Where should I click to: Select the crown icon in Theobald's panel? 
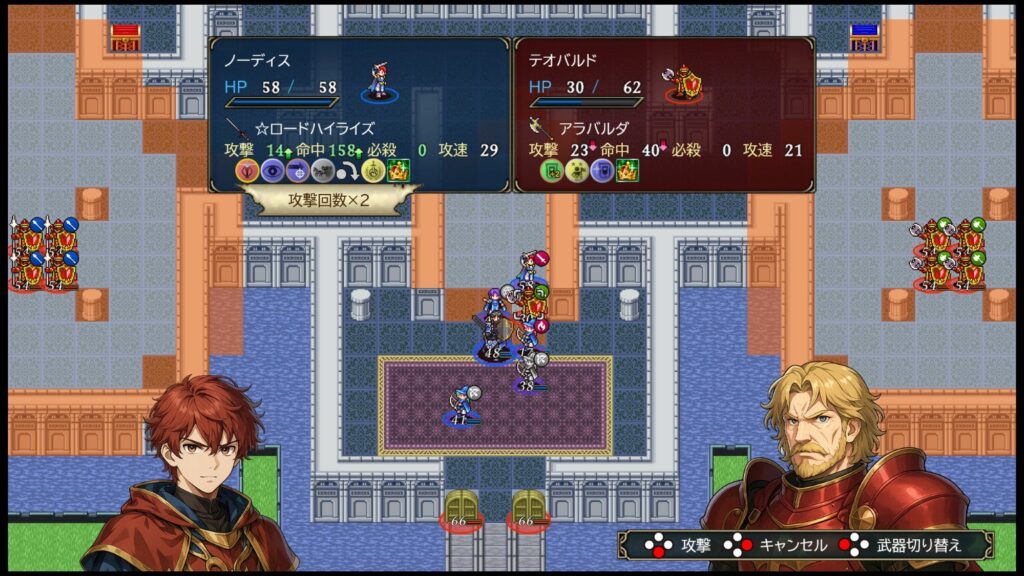tap(627, 170)
